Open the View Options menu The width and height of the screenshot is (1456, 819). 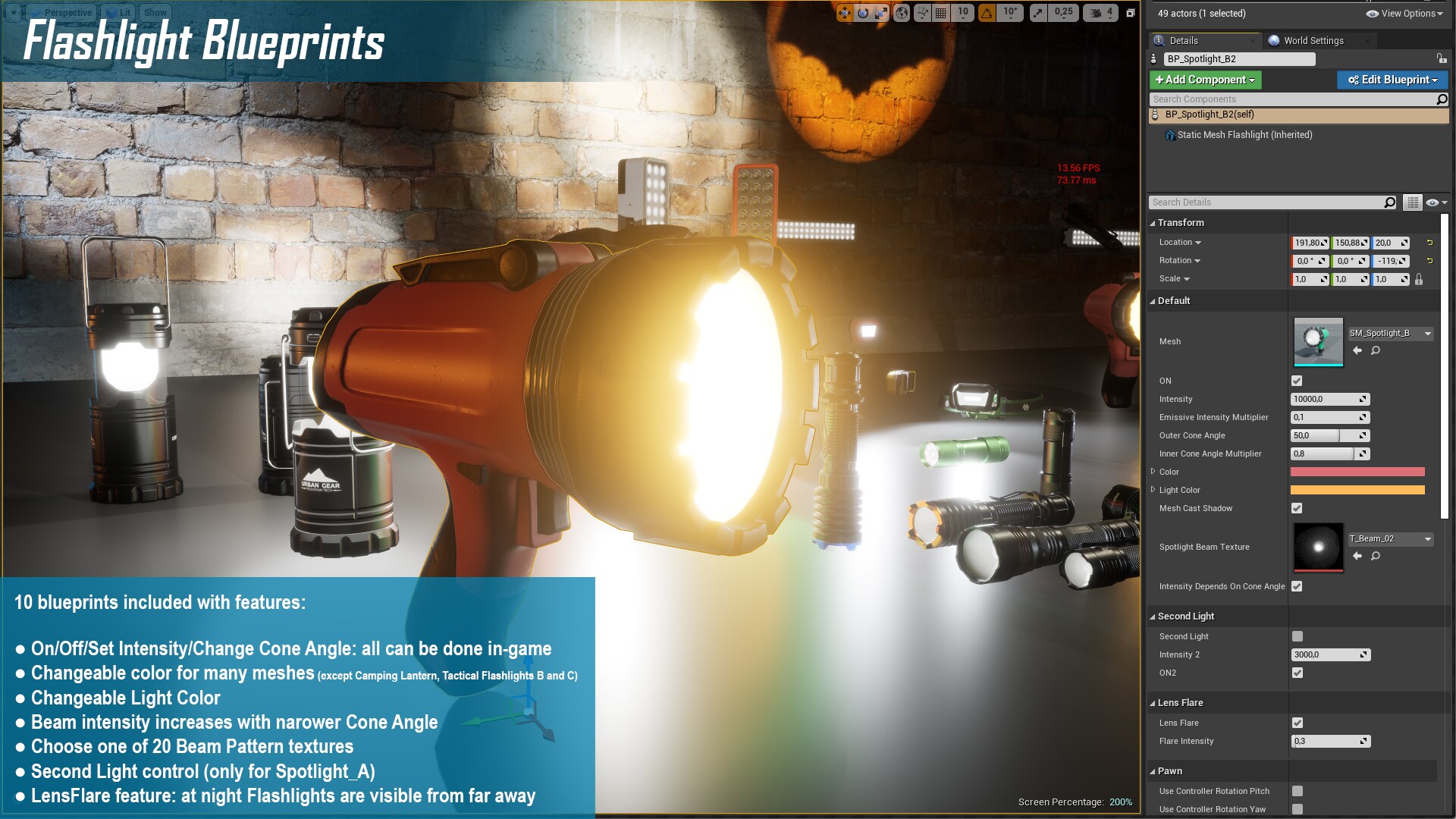pyautogui.click(x=1407, y=13)
